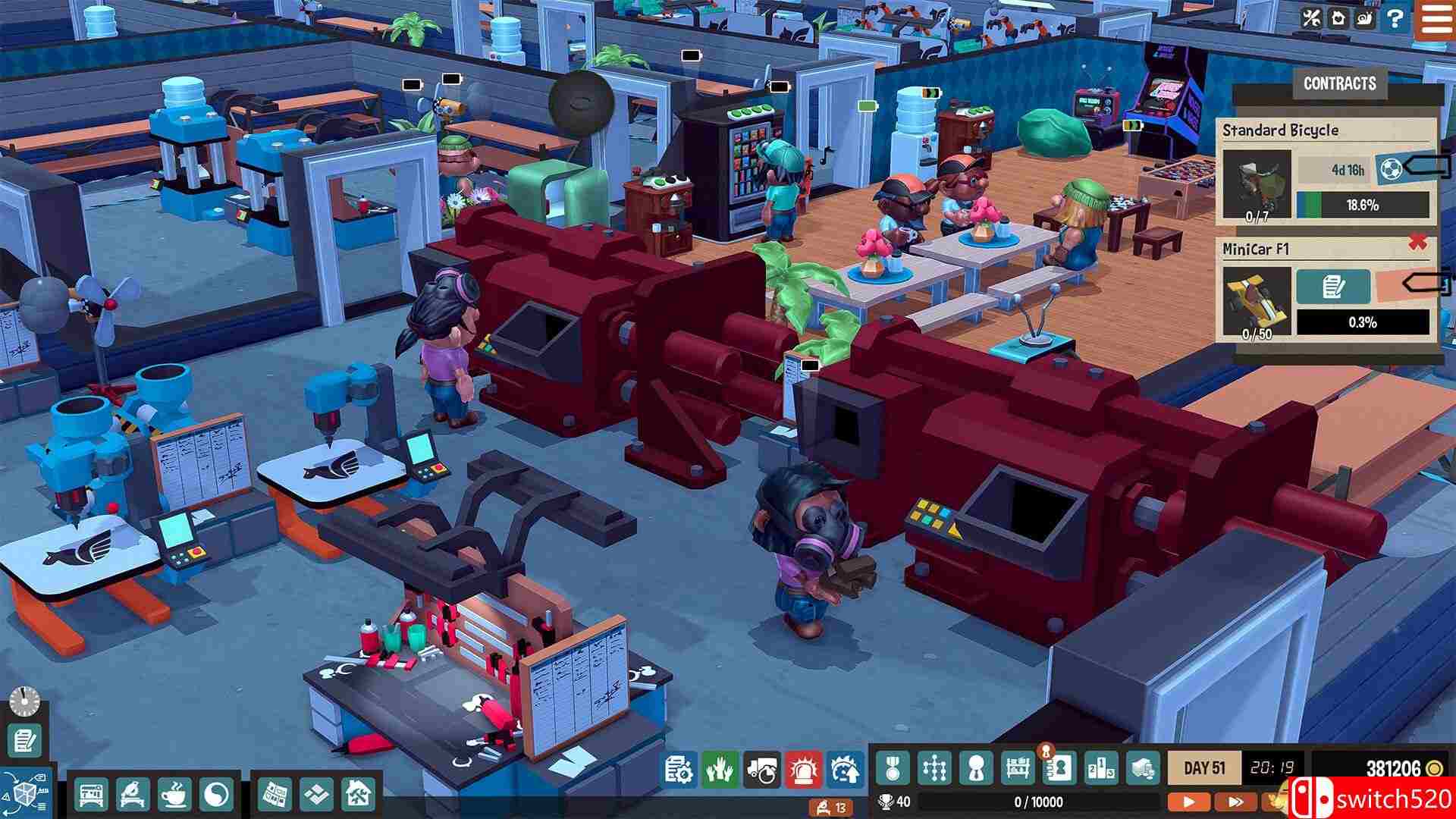Switch to the floor customization tab

coord(316,793)
